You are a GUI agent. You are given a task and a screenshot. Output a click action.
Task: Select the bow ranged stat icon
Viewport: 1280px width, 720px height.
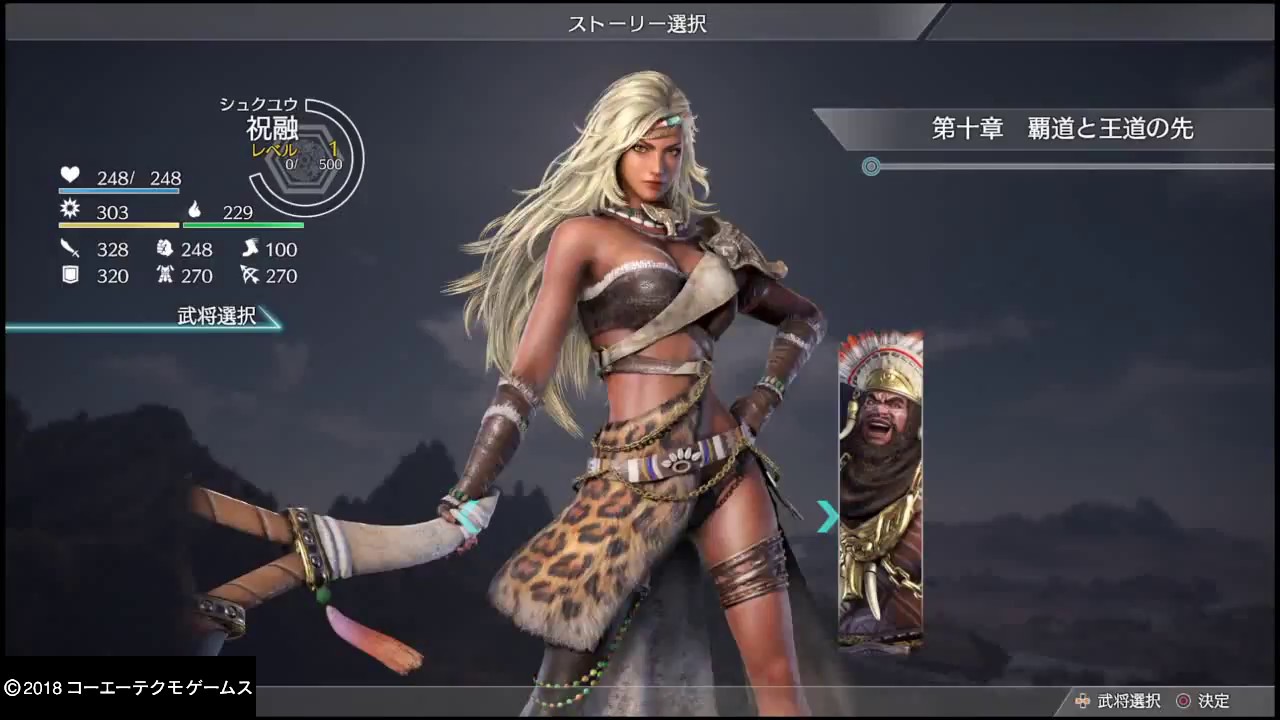coord(253,276)
